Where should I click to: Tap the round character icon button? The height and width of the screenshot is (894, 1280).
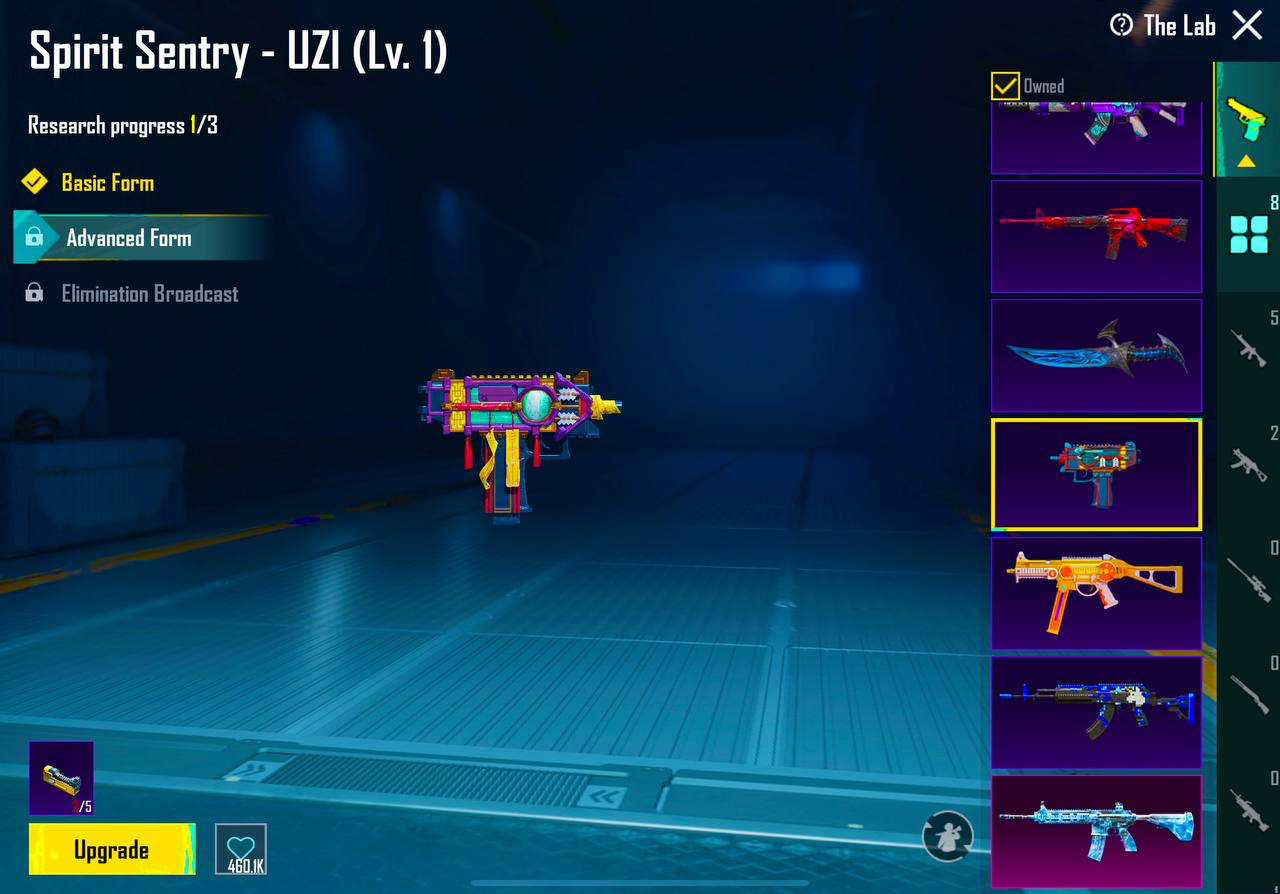pyautogui.click(x=947, y=836)
